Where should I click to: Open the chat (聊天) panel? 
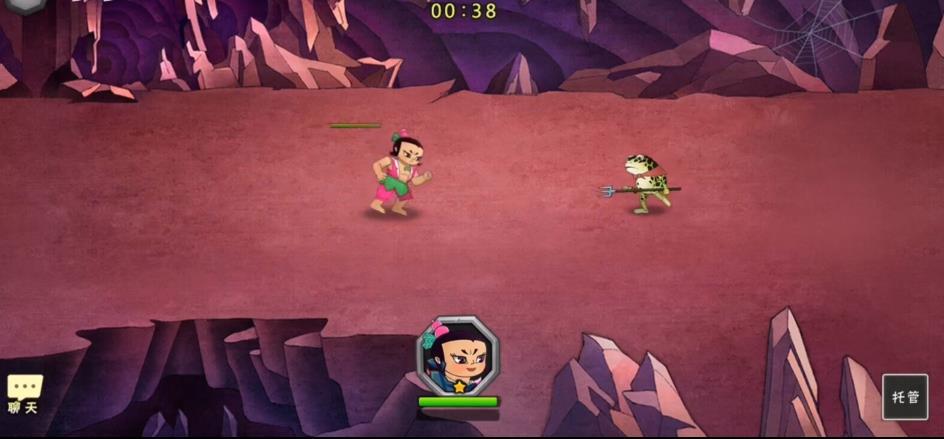click(24, 393)
